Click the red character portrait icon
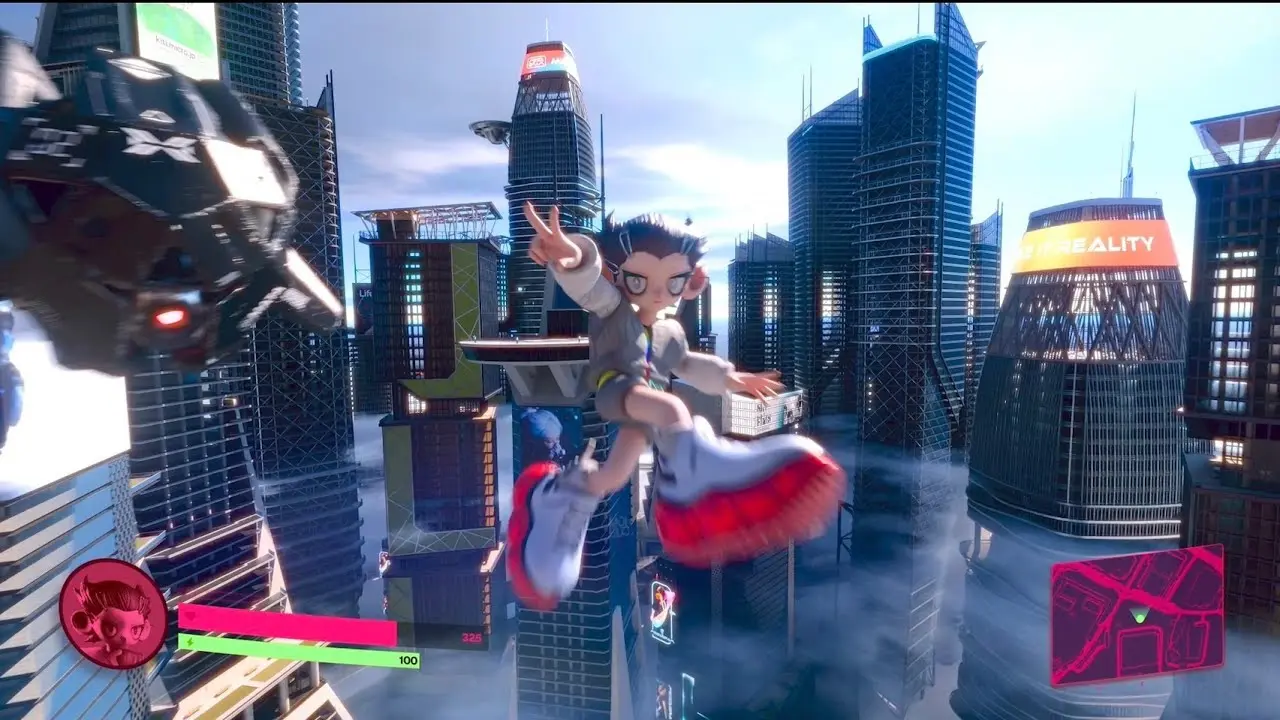The width and height of the screenshot is (1280, 720). [x=113, y=612]
